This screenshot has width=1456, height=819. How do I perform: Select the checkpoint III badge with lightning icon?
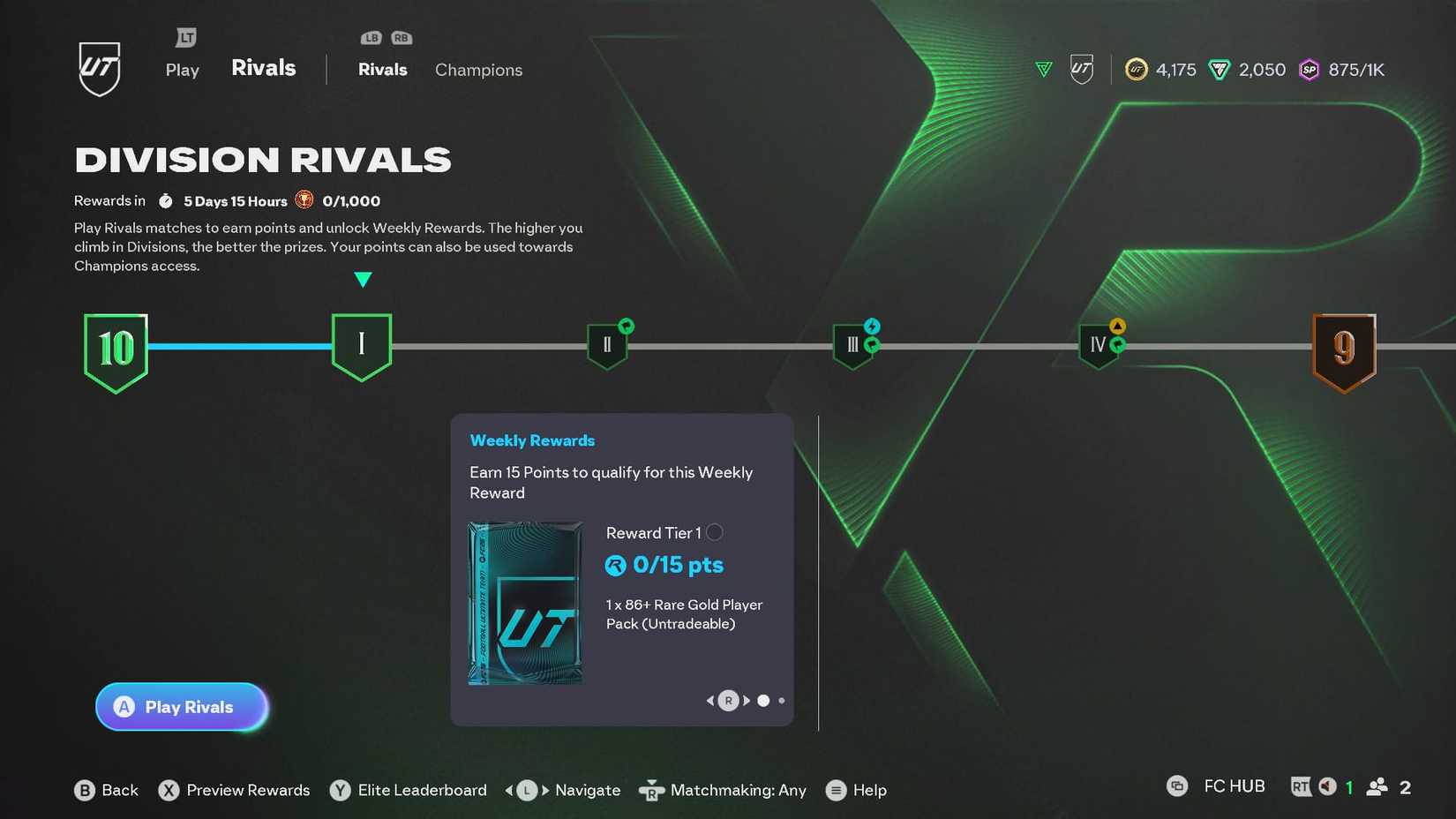pos(852,345)
